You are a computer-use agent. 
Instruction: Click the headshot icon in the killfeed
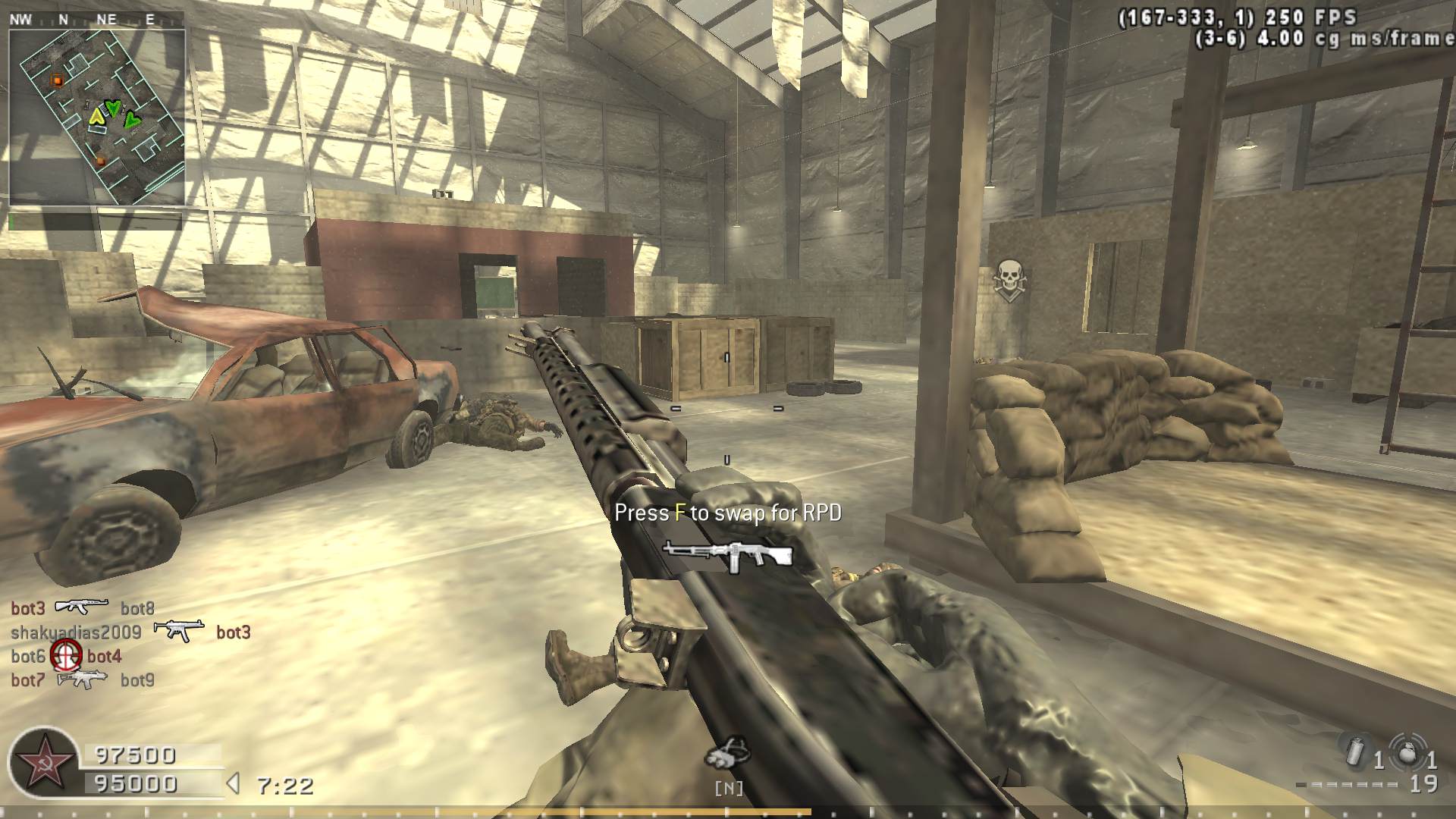[x=66, y=655]
